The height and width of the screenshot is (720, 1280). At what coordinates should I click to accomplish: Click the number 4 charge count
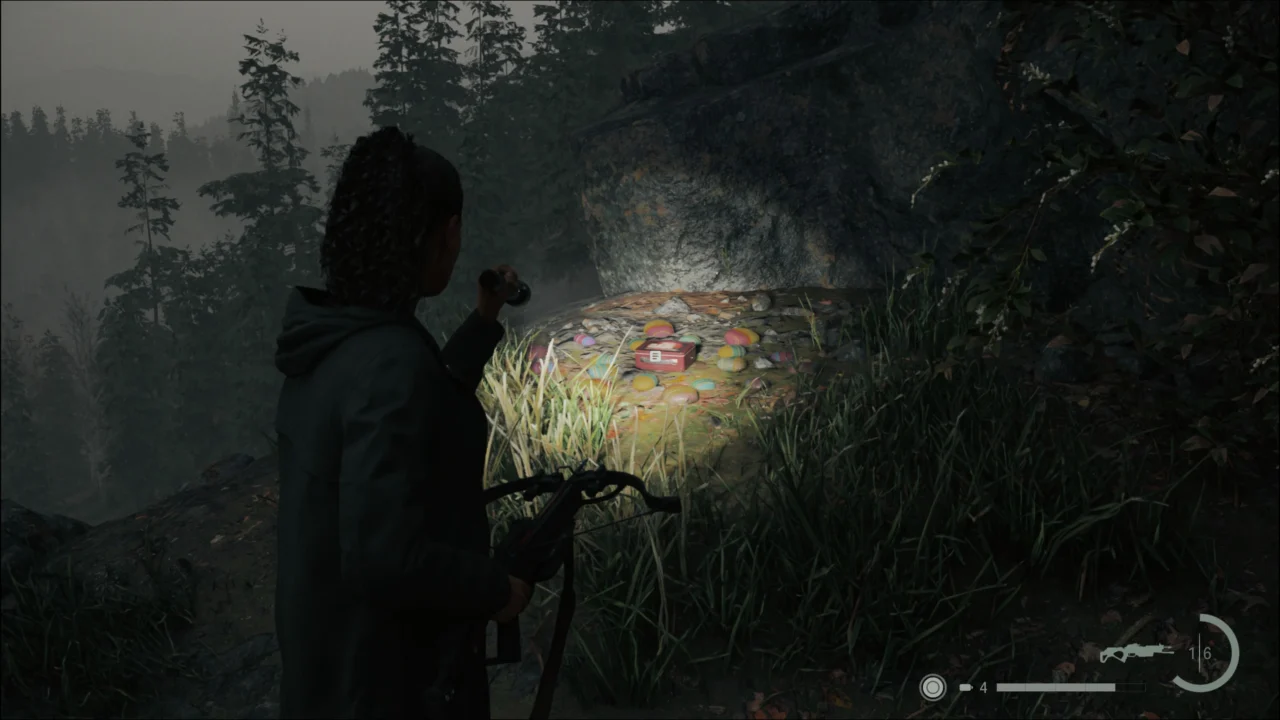point(982,688)
